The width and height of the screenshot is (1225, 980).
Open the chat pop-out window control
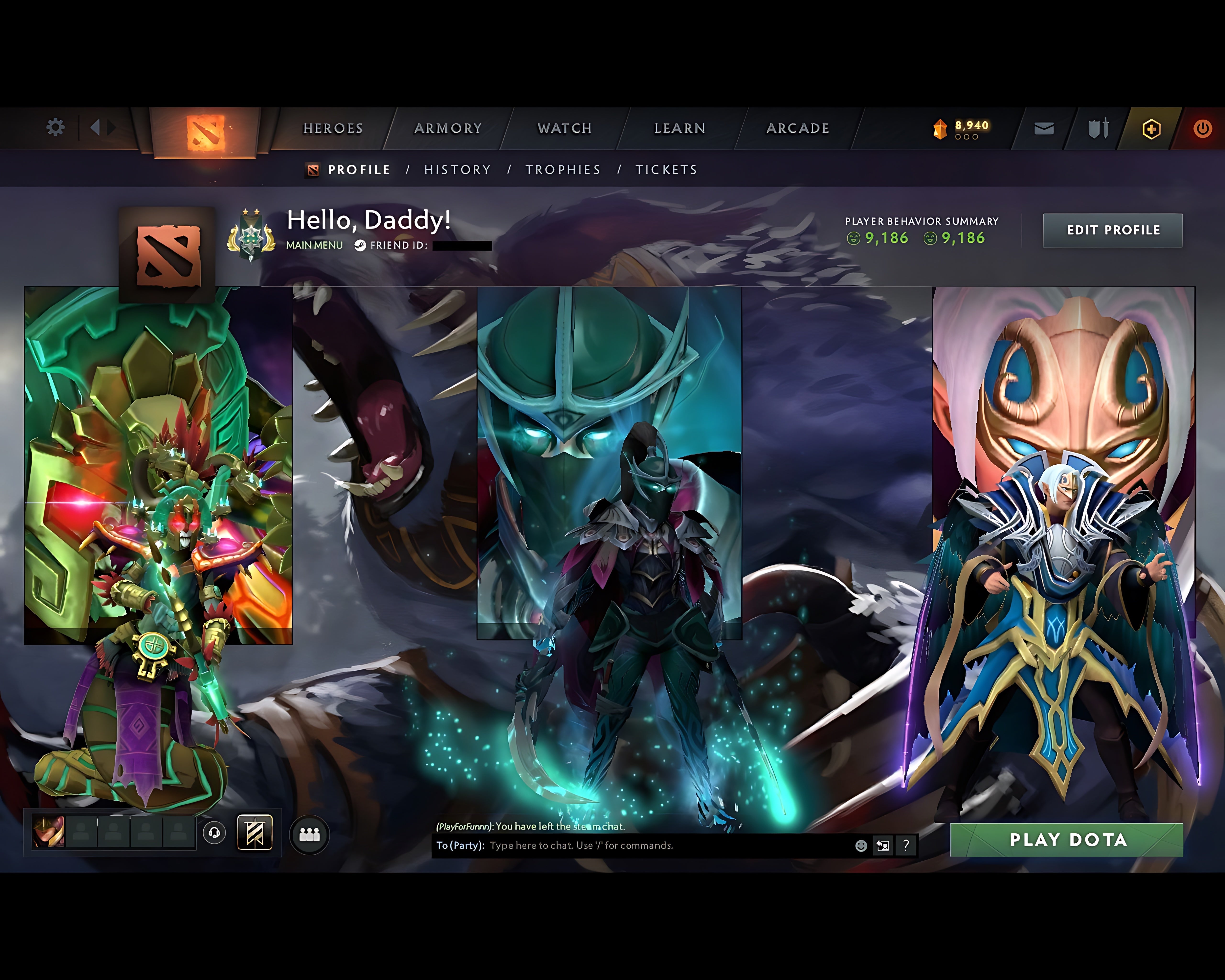(x=882, y=845)
